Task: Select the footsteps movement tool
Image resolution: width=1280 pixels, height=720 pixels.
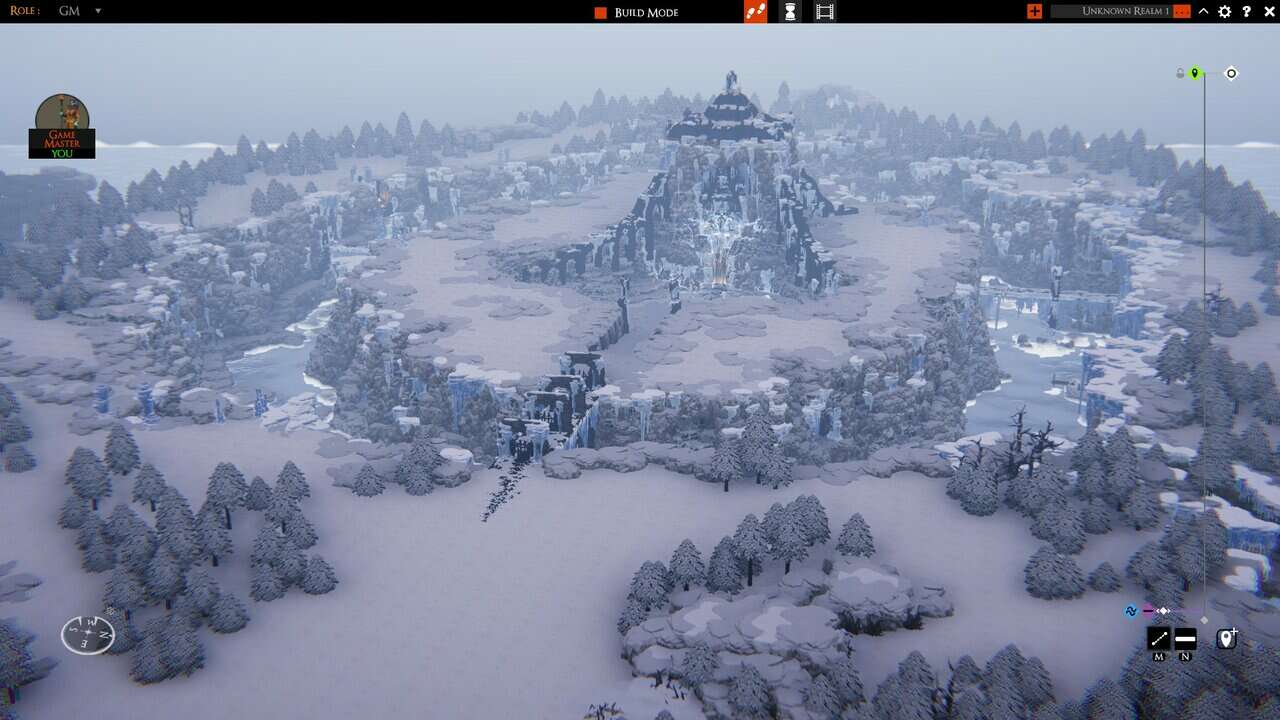Action: pos(755,12)
